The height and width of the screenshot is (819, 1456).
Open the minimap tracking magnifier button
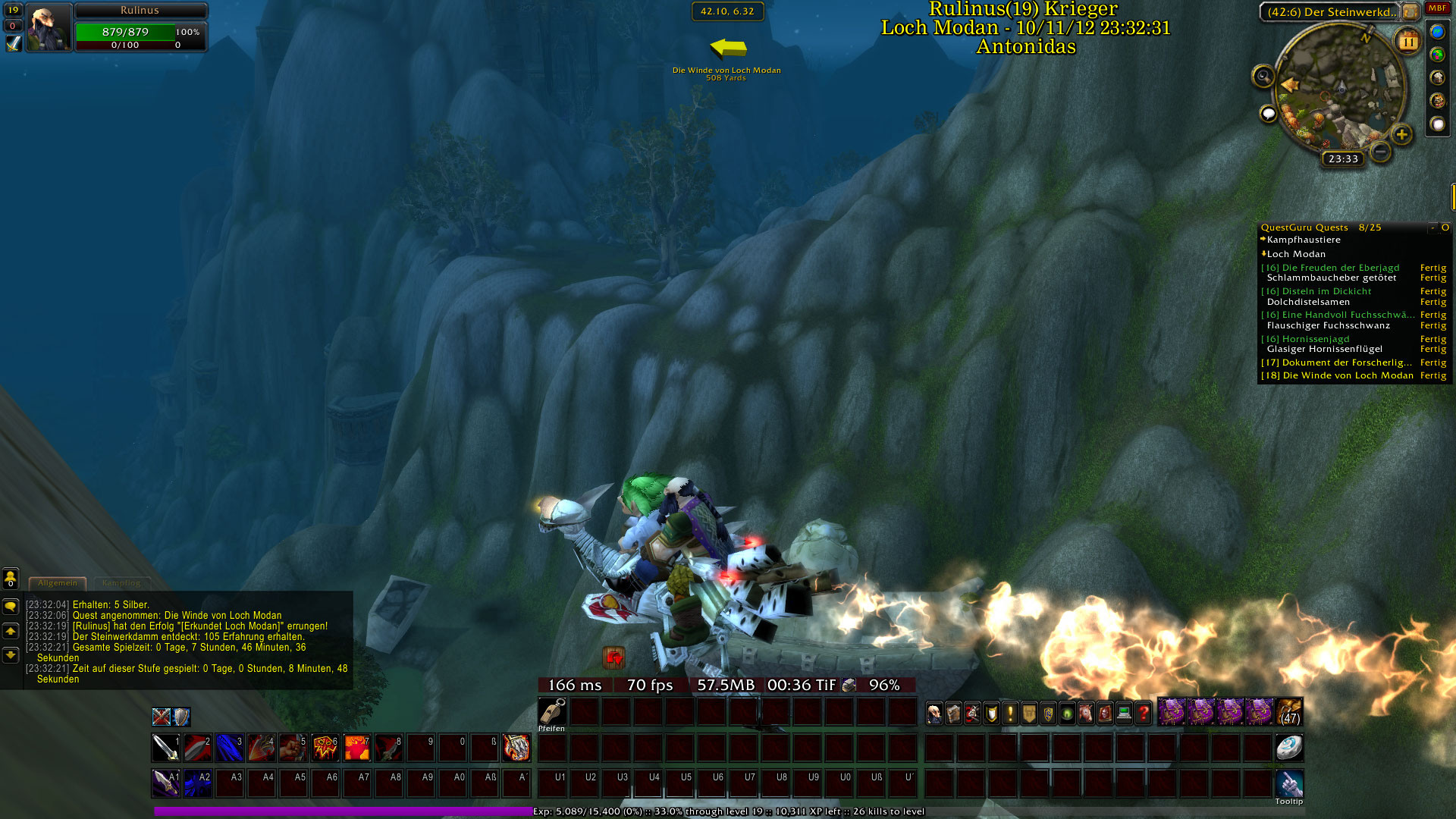click(1263, 76)
